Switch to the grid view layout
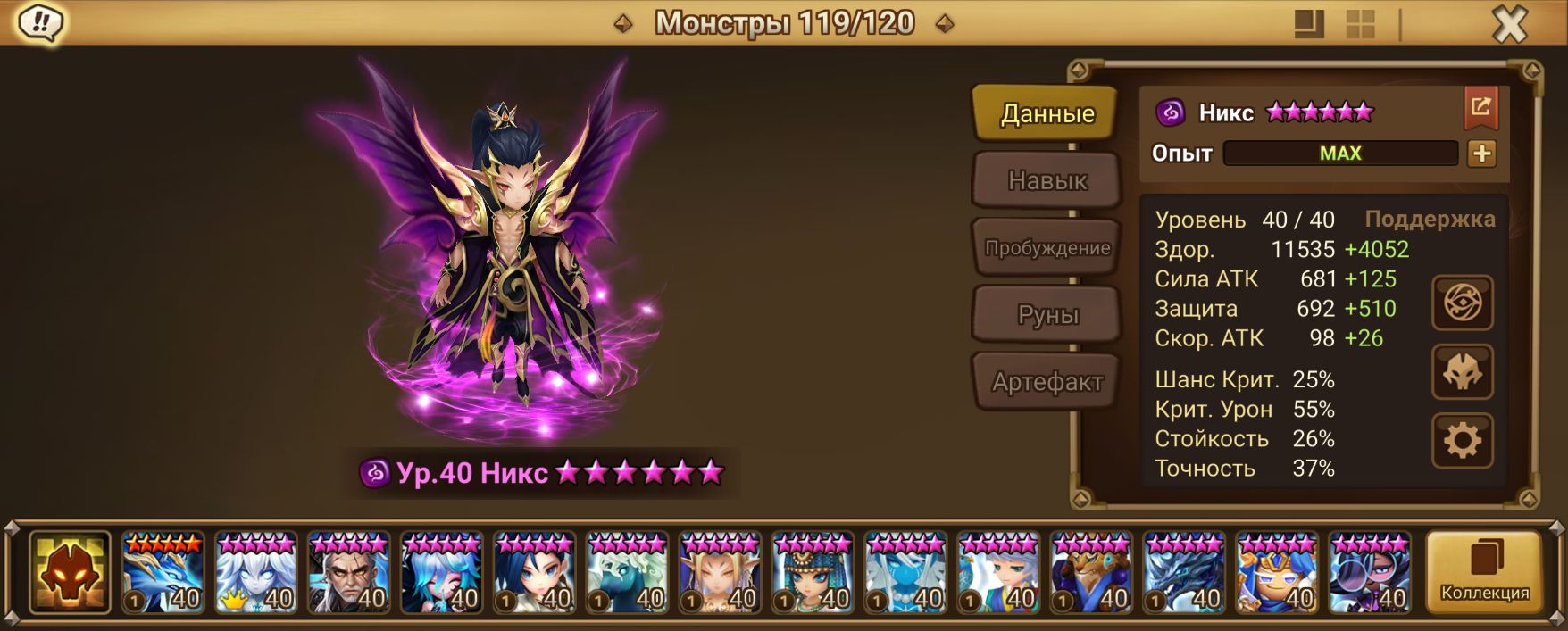Image resolution: width=1568 pixels, height=631 pixels. coord(1360,24)
